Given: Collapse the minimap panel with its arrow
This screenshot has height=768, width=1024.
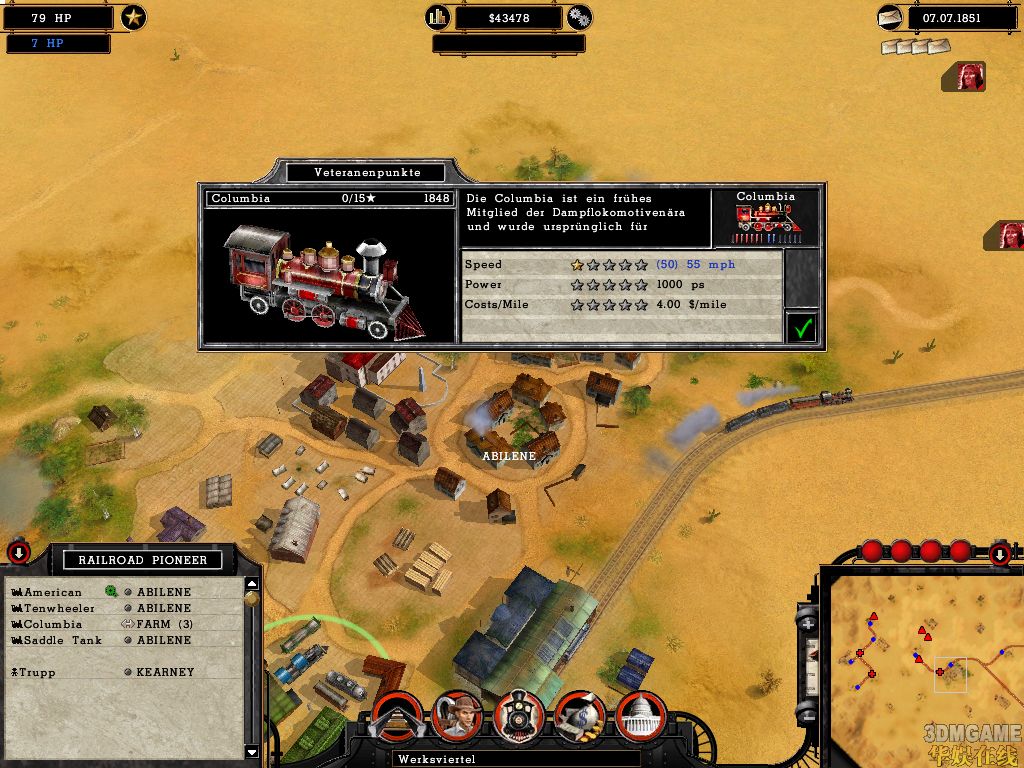Looking at the screenshot, I should pyautogui.click(x=999, y=553).
